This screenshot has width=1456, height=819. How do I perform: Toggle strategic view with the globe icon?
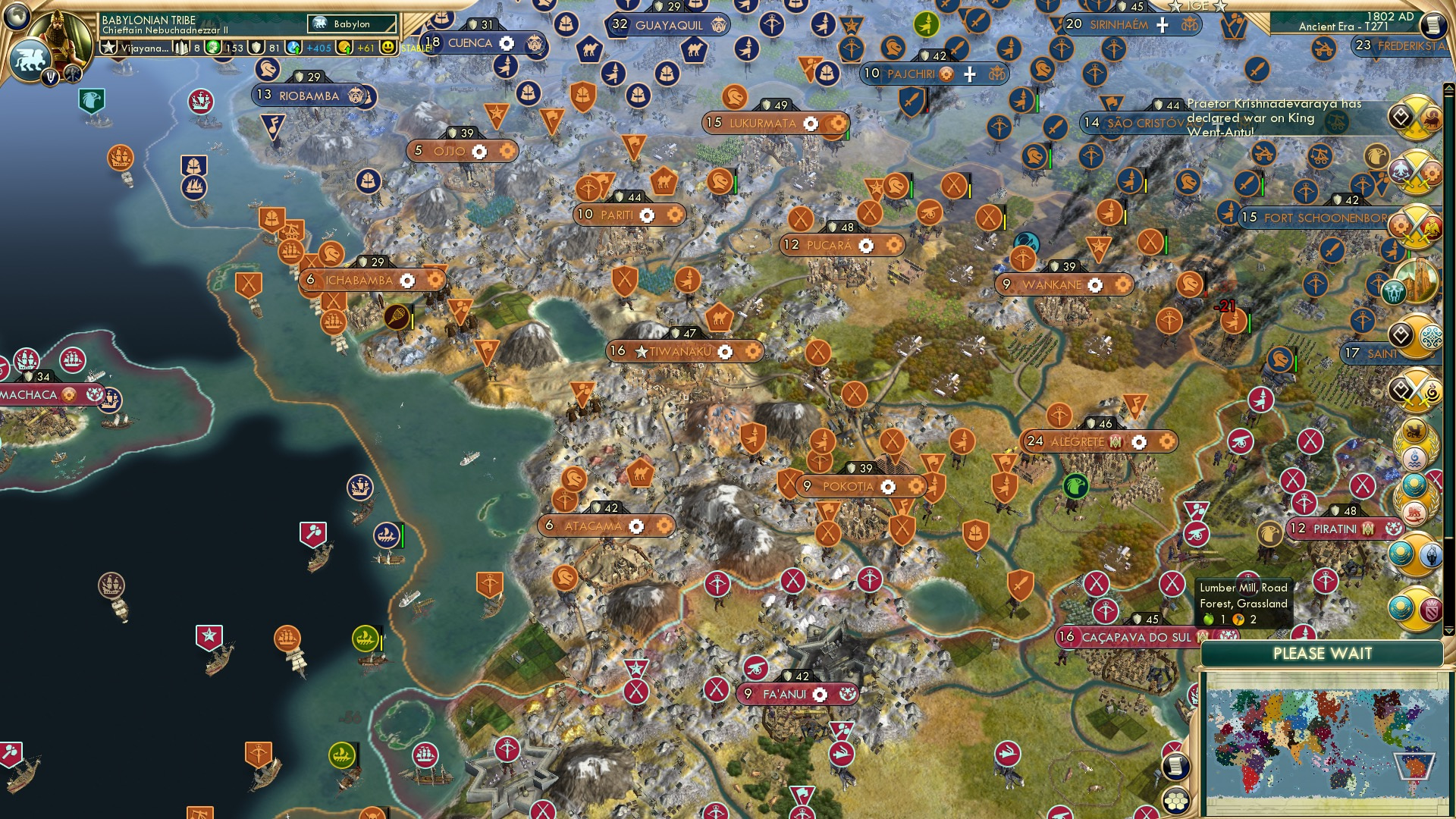click(x=16, y=17)
